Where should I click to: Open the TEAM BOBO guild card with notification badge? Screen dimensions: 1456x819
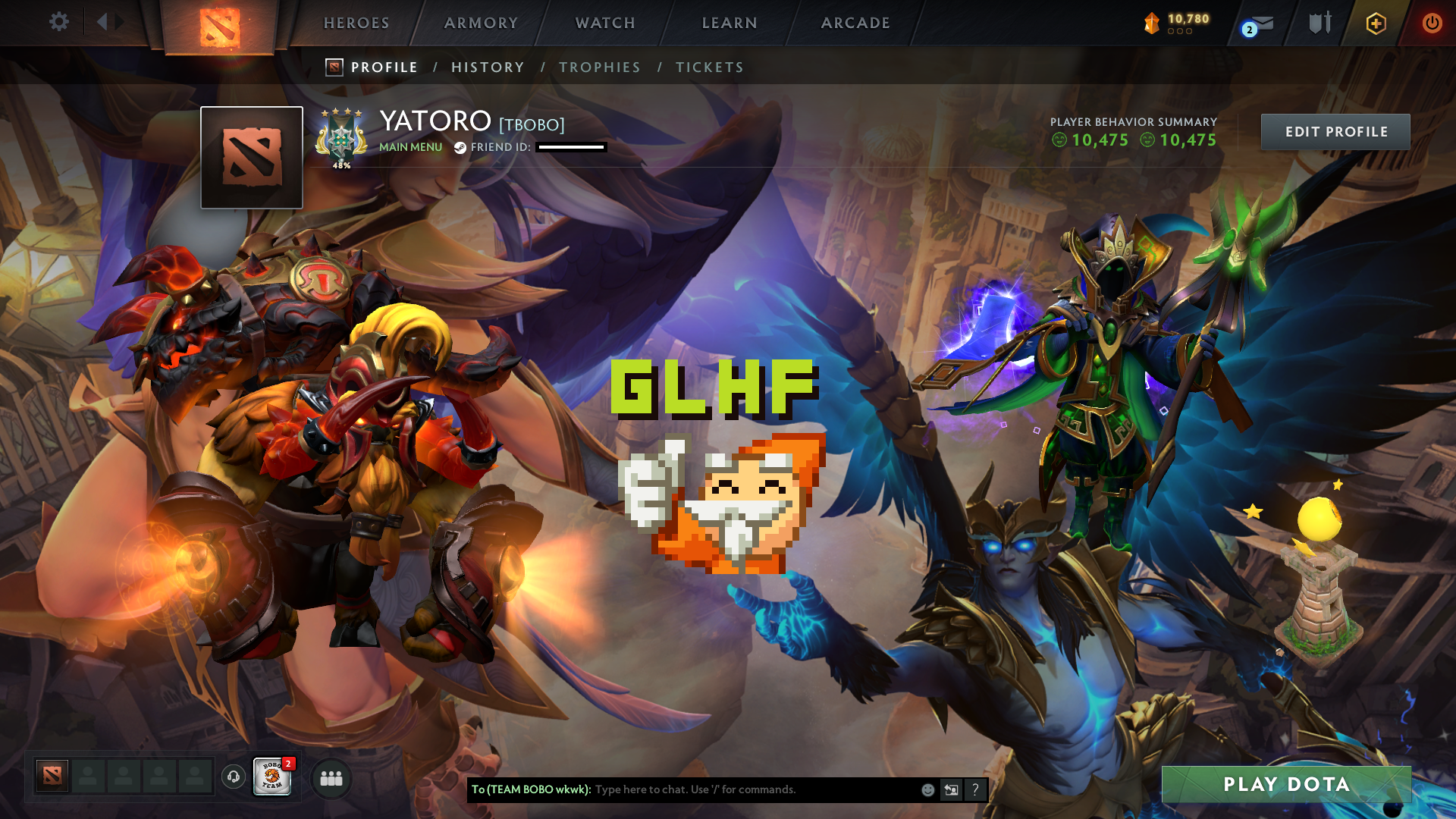(x=273, y=777)
